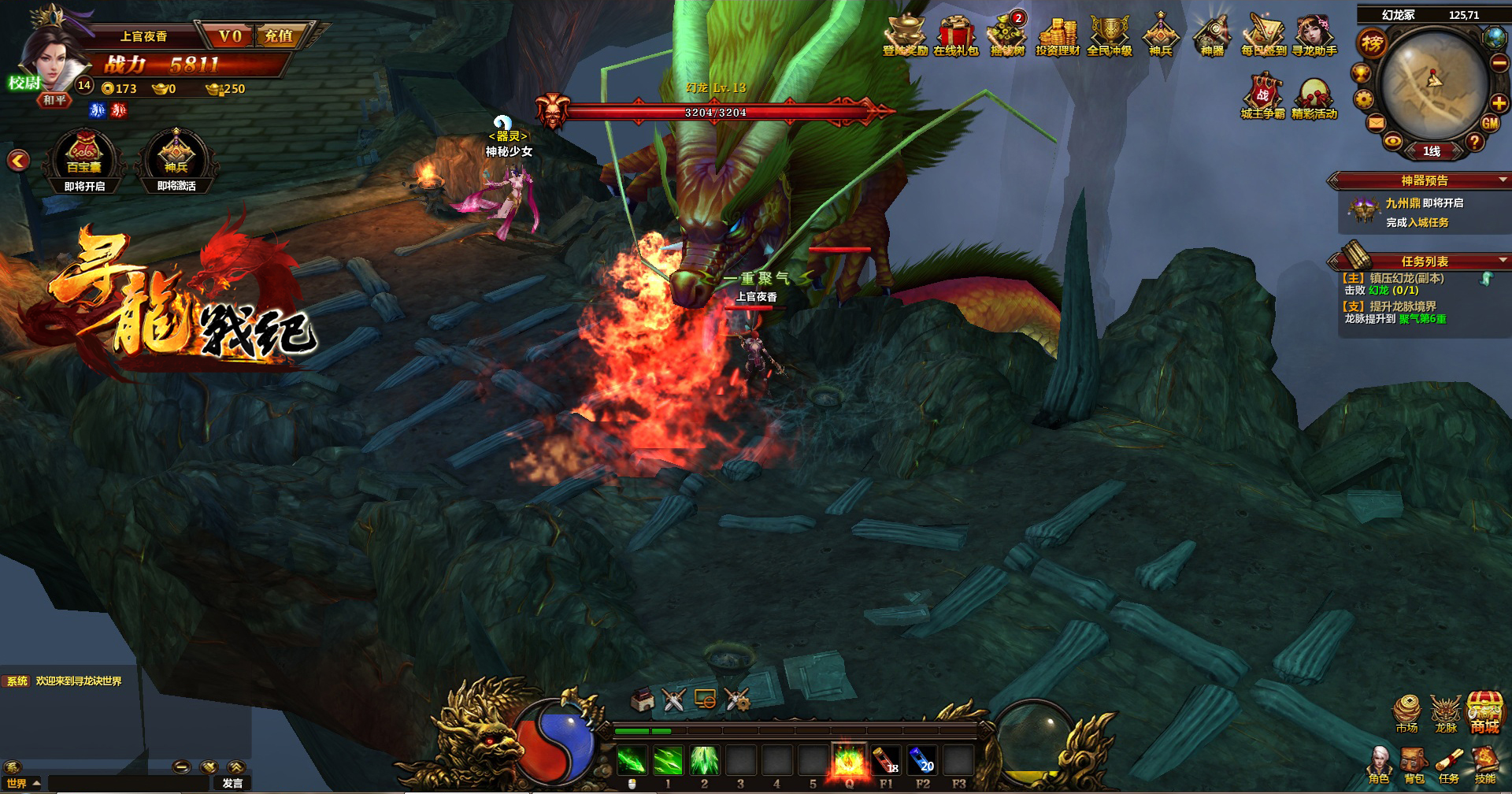Activate the flaming Q skill slot

pyautogui.click(x=849, y=762)
